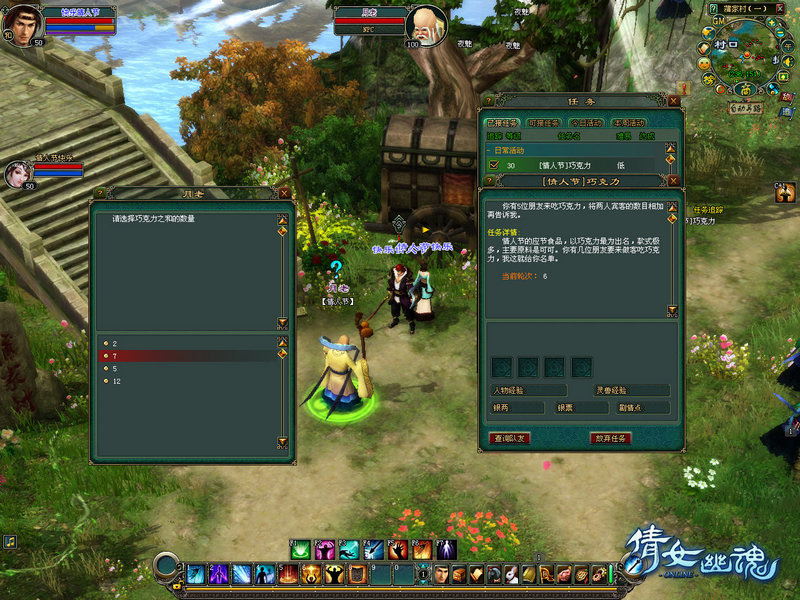Activate the green swirl skill on upper hotbar

pos(299,549)
